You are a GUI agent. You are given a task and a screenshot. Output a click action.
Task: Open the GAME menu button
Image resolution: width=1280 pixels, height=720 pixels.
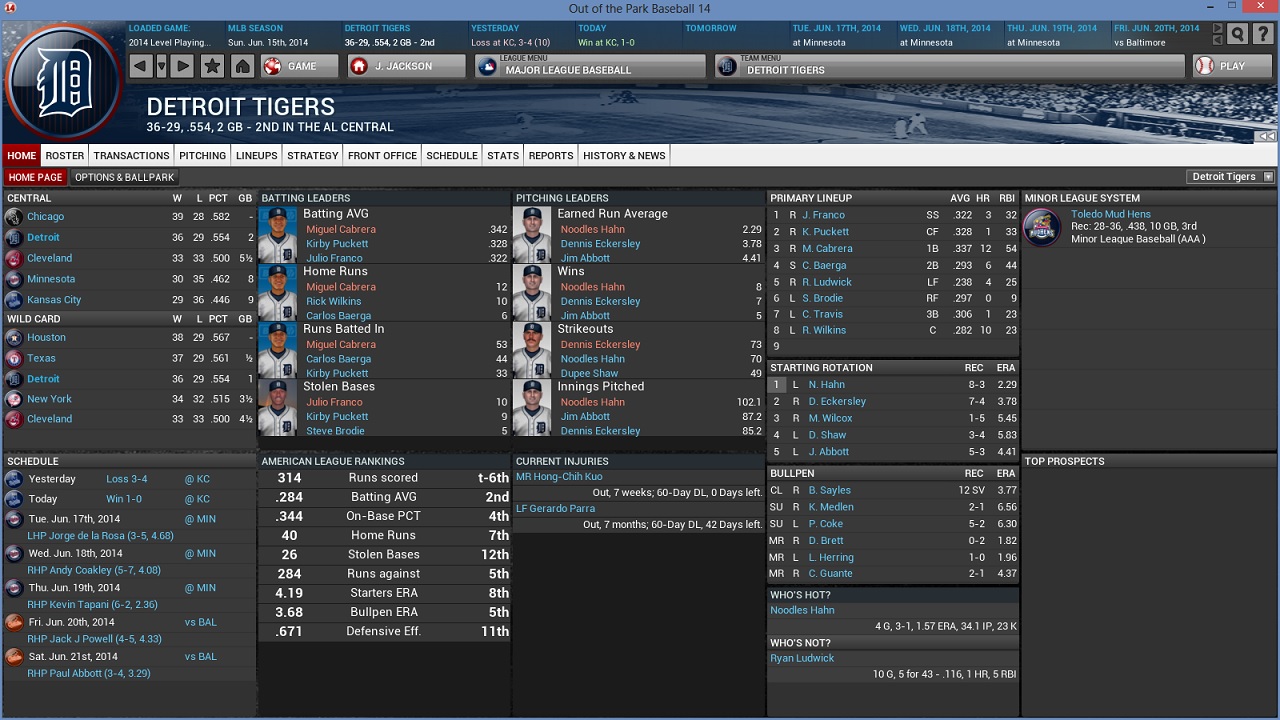[289, 66]
